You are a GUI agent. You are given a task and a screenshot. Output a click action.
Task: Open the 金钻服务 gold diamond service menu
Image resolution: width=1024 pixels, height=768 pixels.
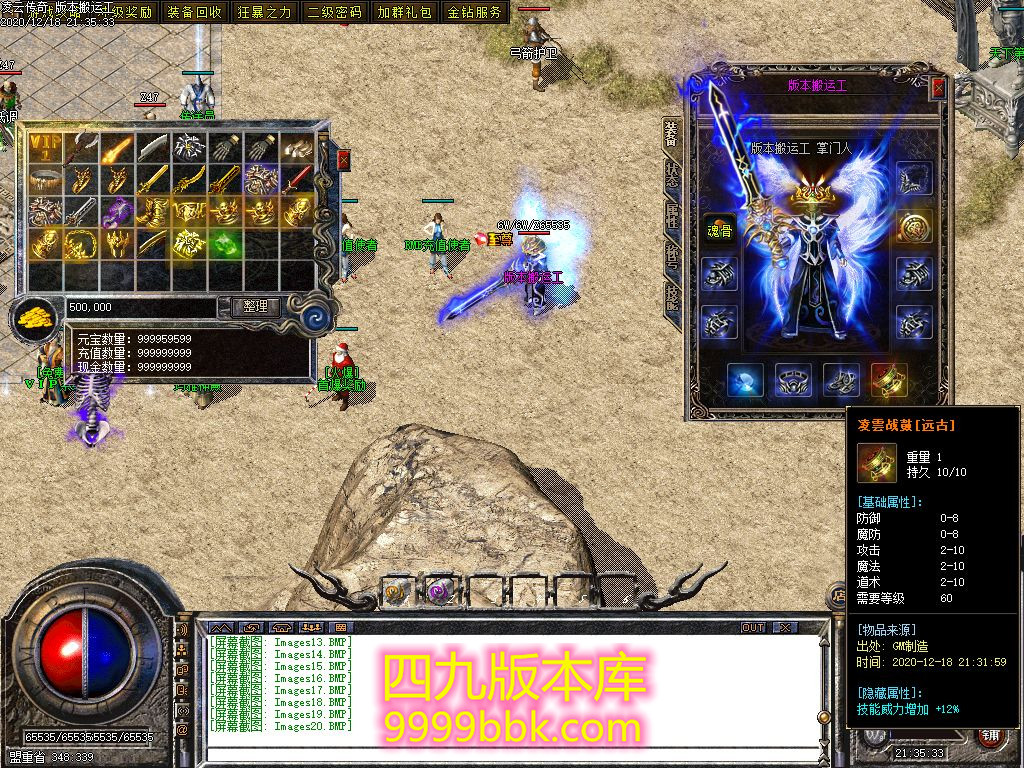[474, 12]
